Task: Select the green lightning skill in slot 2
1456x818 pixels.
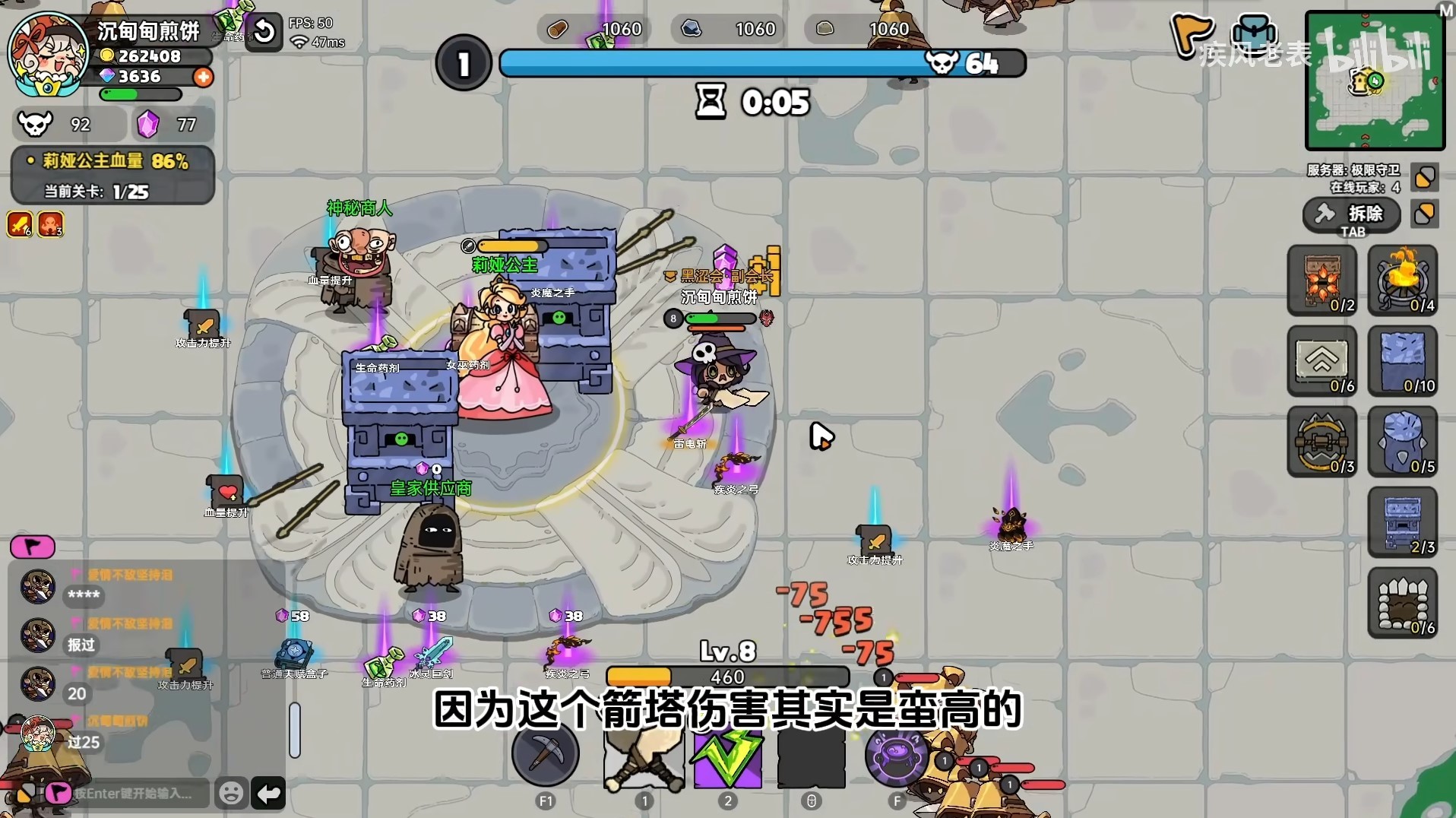Action: click(727, 759)
